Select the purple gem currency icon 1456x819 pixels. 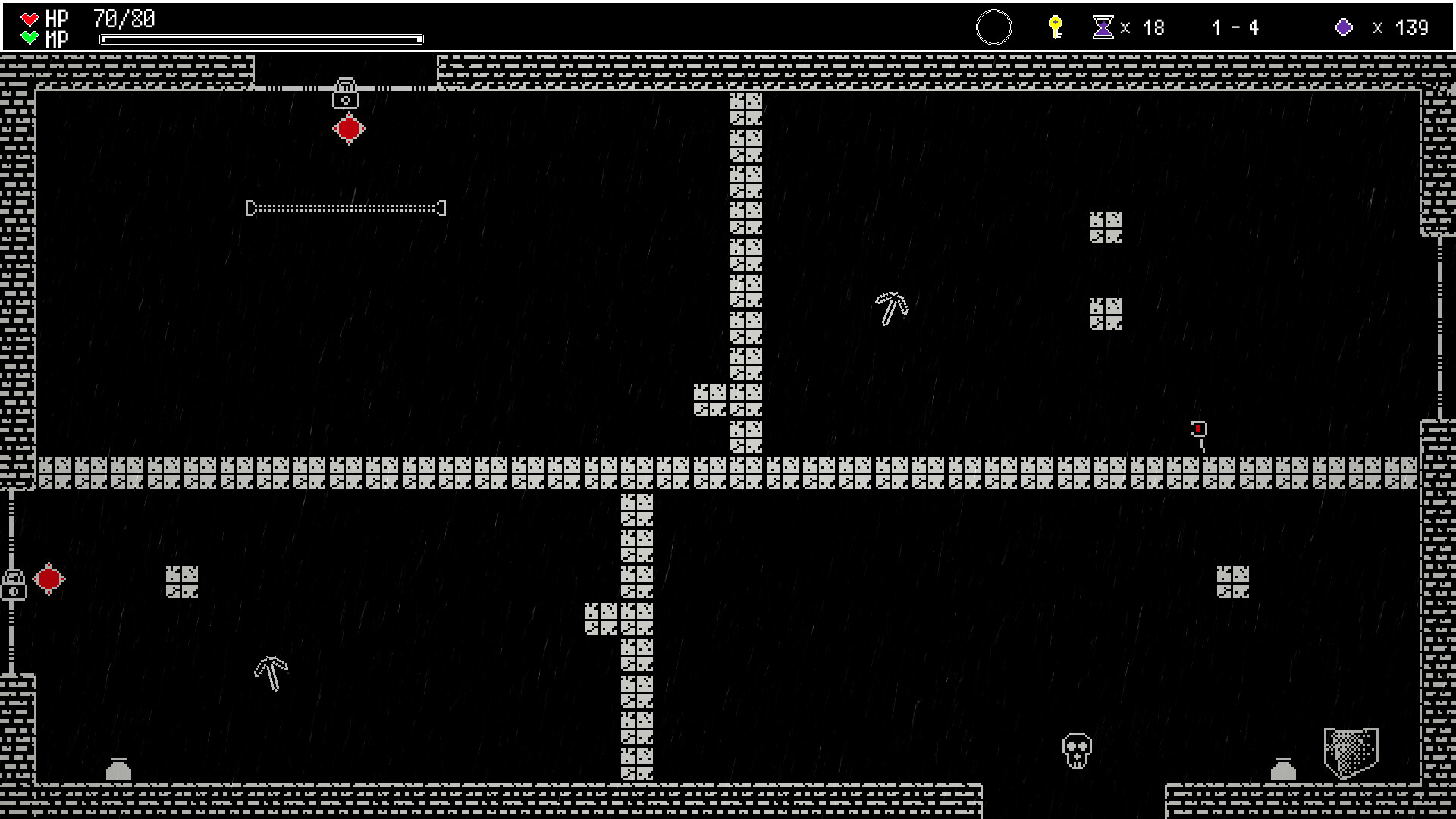point(1344,28)
